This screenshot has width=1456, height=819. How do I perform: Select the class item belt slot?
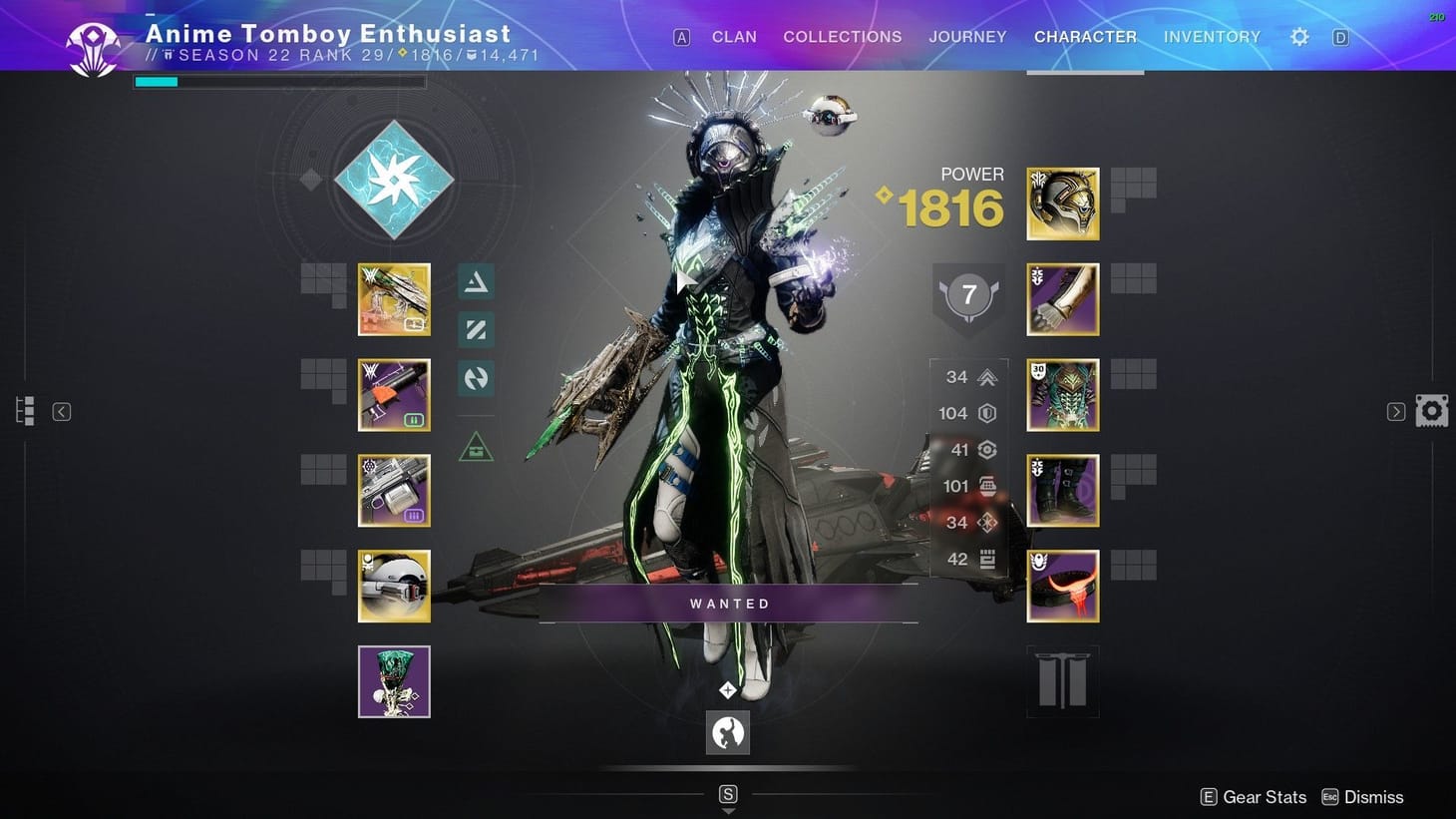pos(1062,586)
